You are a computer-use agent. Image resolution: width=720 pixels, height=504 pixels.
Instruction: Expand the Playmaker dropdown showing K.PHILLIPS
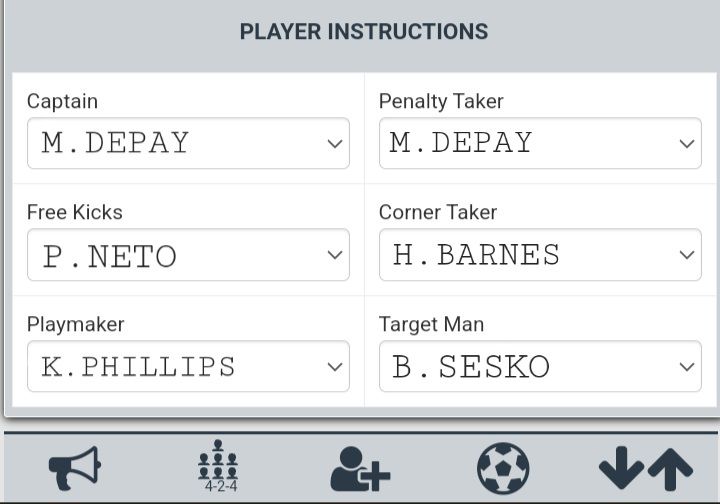click(x=188, y=367)
